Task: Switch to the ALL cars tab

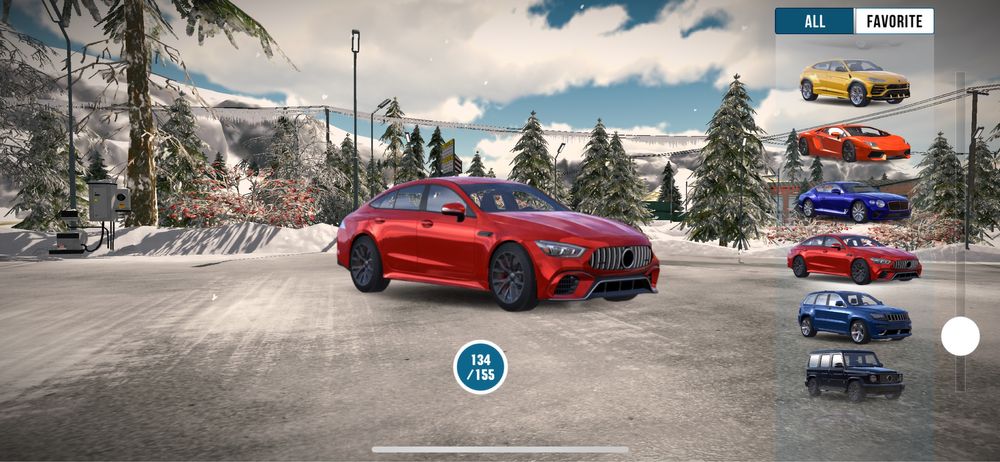Action: point(815,21)
